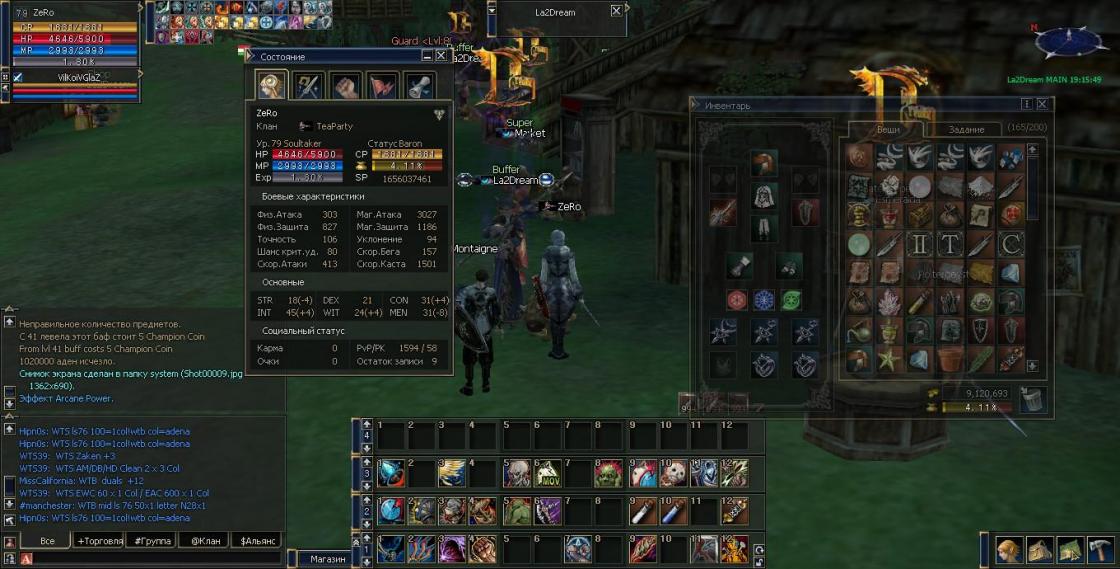Open the red flags tab

pyautogui.click(x=383, y=86)
